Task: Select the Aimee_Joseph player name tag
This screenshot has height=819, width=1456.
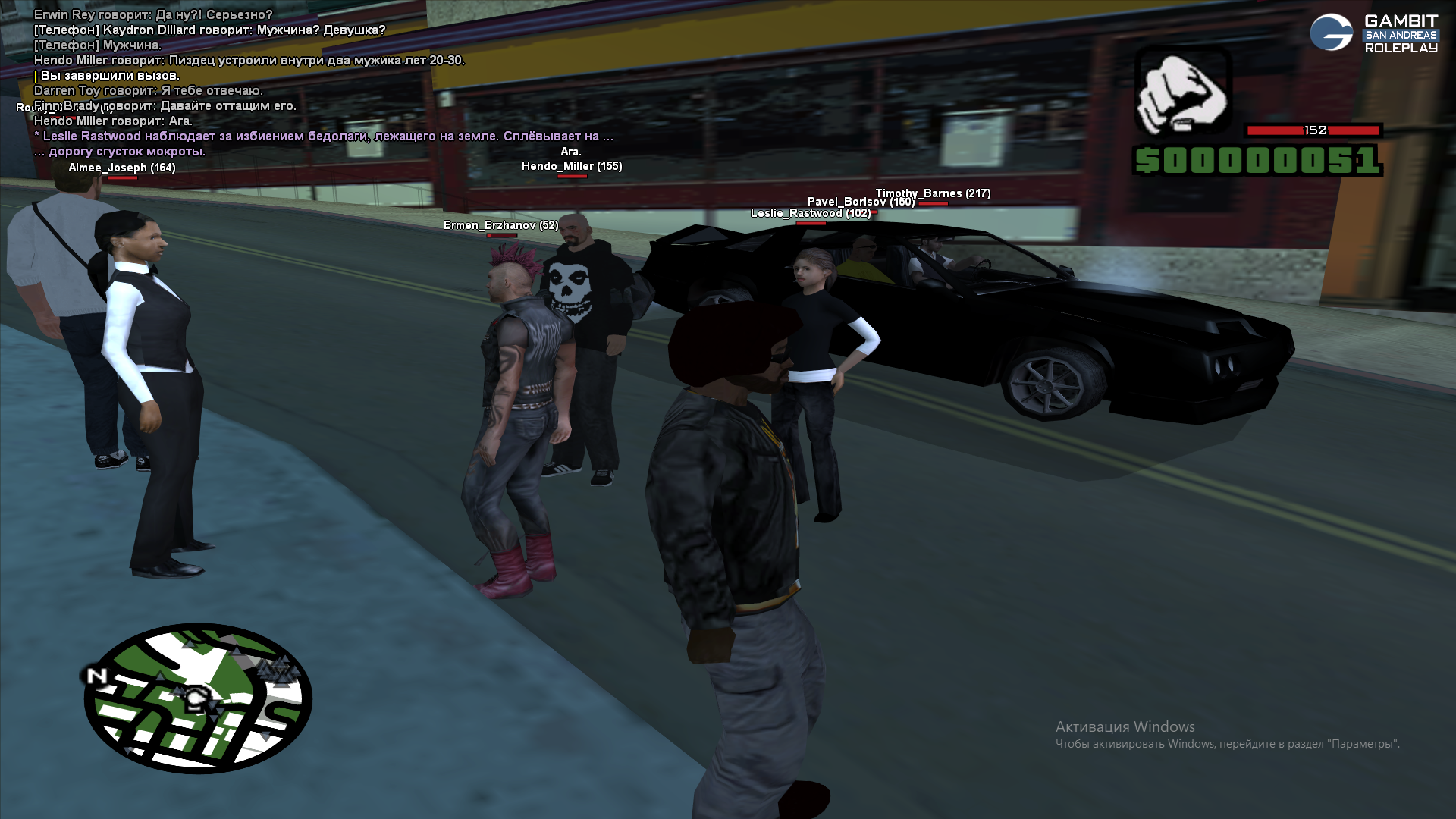Action: tap(122, 168)
